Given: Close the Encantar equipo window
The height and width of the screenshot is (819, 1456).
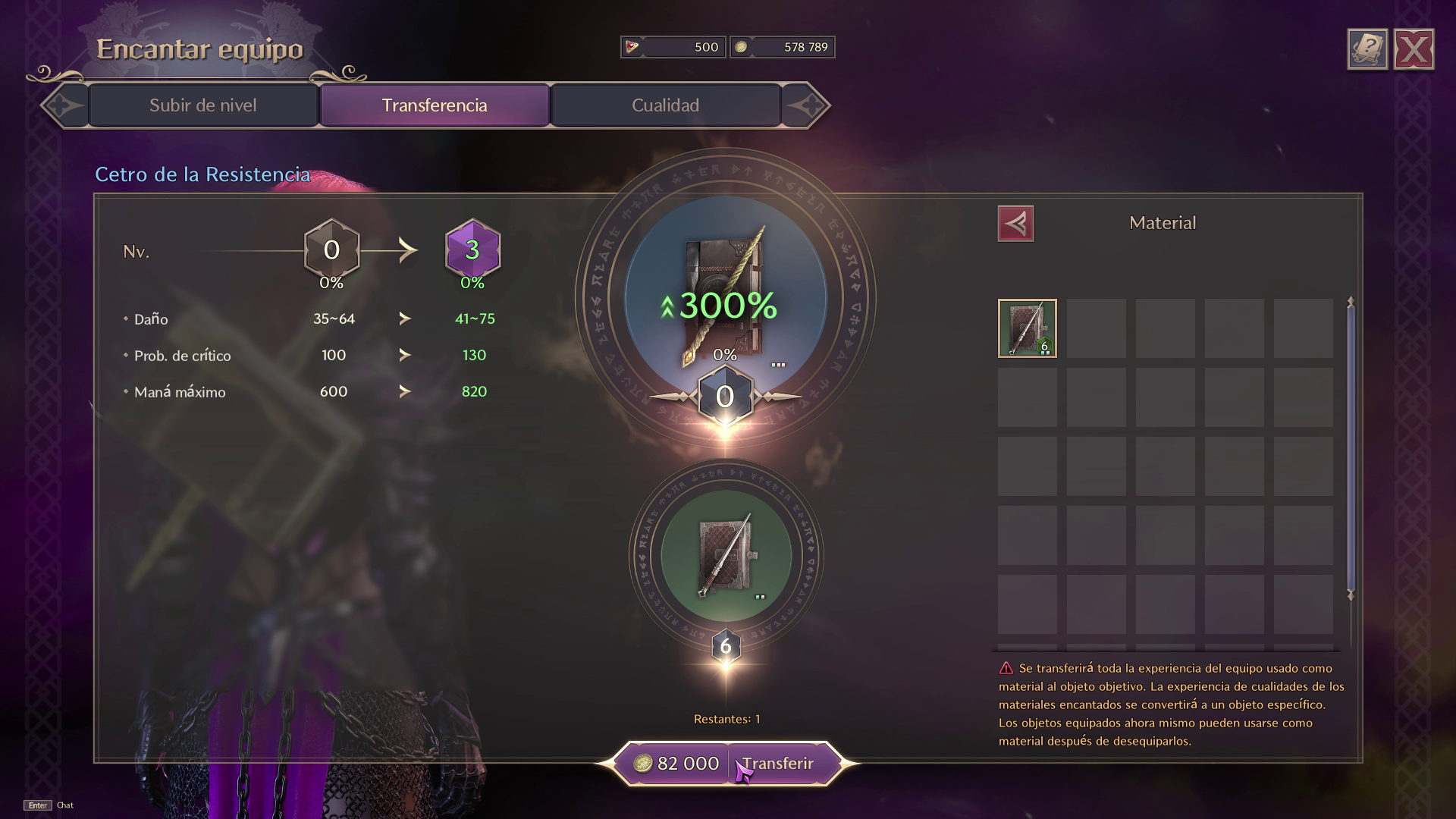Looking at the screenshot, I should [x=1414, y=50].
